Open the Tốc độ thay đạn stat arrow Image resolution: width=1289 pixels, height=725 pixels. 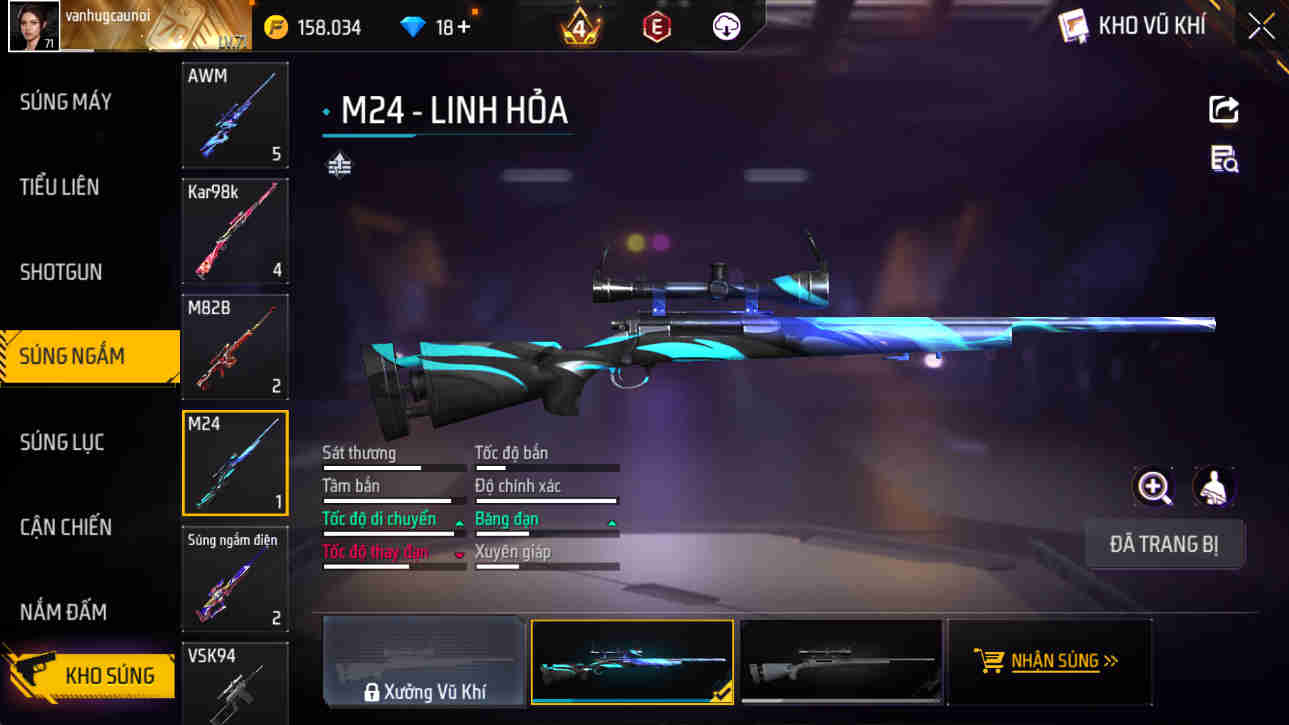(460, 551)
